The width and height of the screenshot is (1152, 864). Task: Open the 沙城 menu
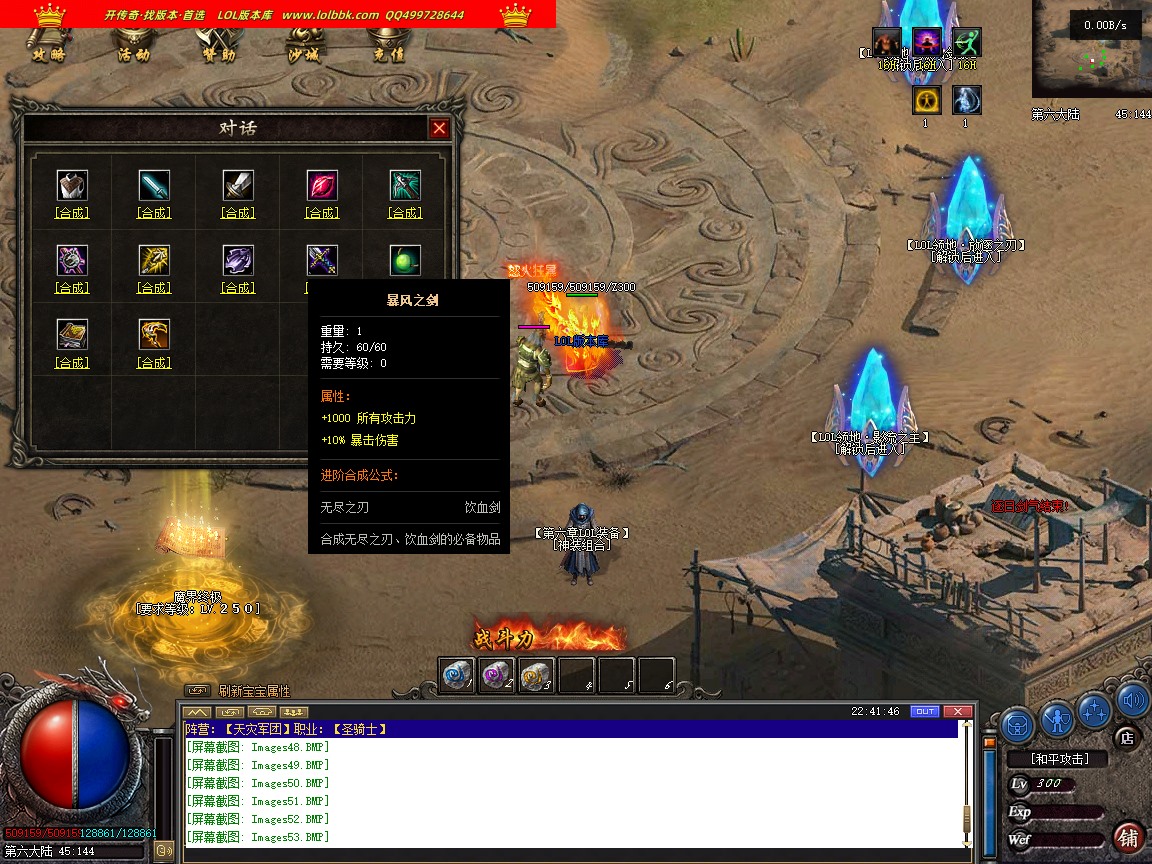coord(303,54)
